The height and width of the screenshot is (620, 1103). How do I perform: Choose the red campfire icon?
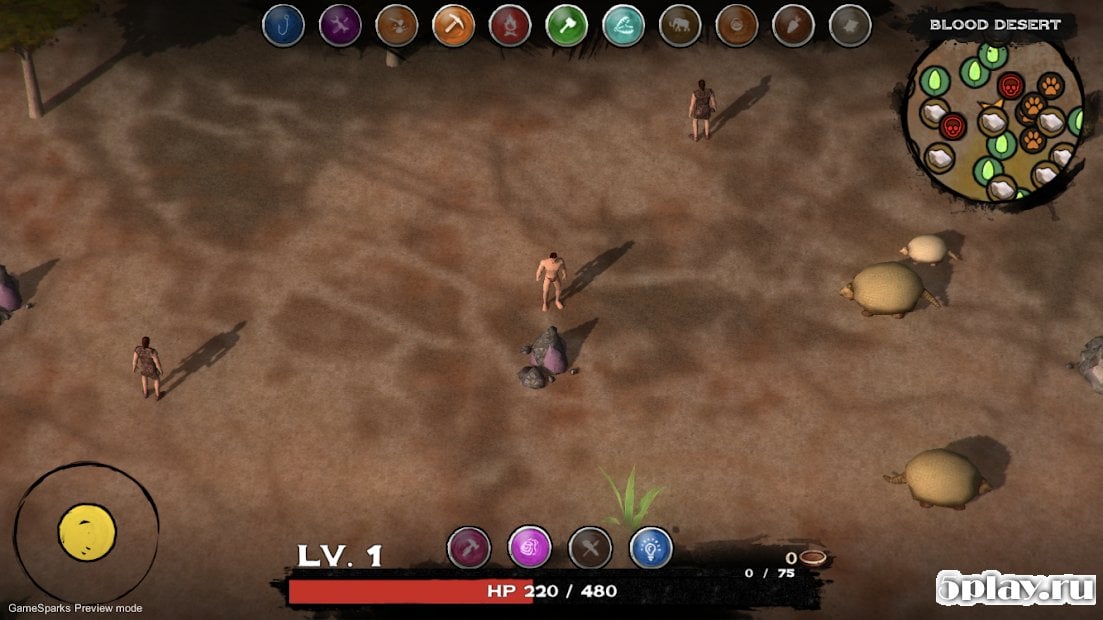510,25
